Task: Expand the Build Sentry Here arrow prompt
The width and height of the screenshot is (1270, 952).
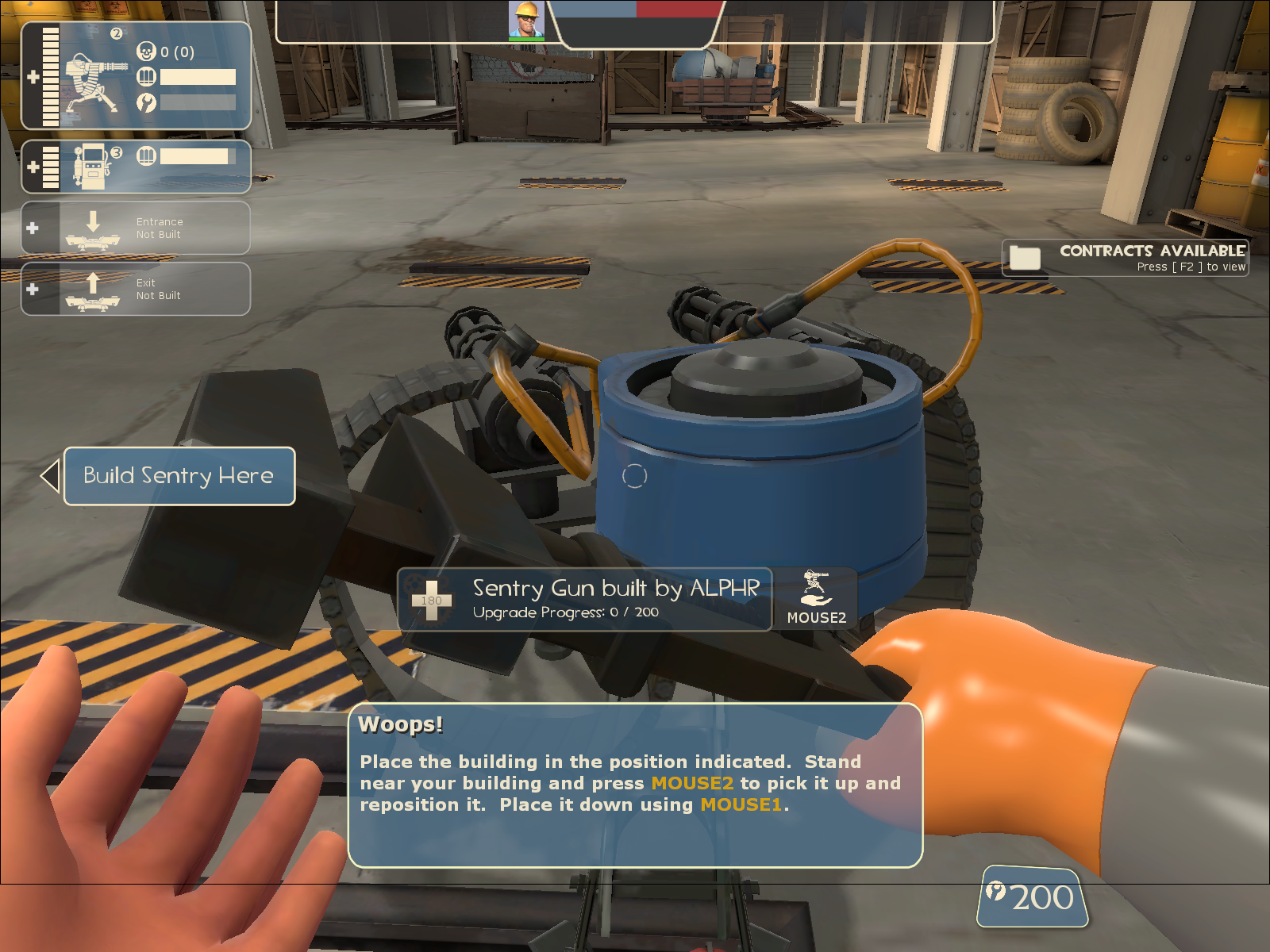Action: 50,475
